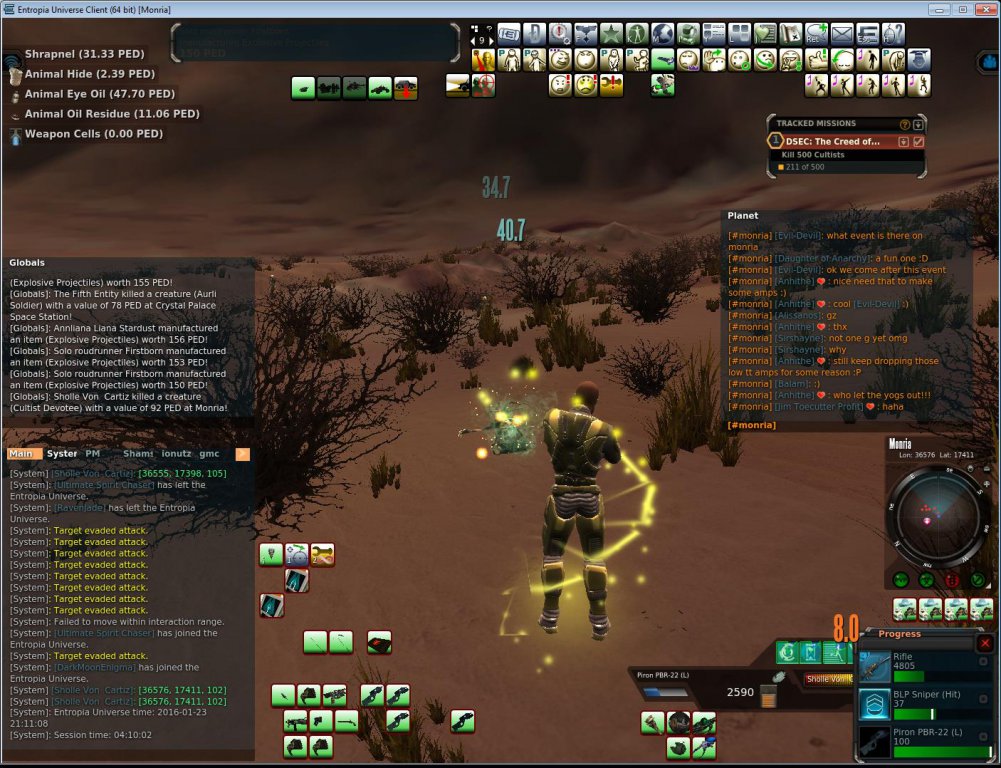Open the globe map icon
The width and height of the screenshot is (1001, 768).
click(x=663, y=34)
